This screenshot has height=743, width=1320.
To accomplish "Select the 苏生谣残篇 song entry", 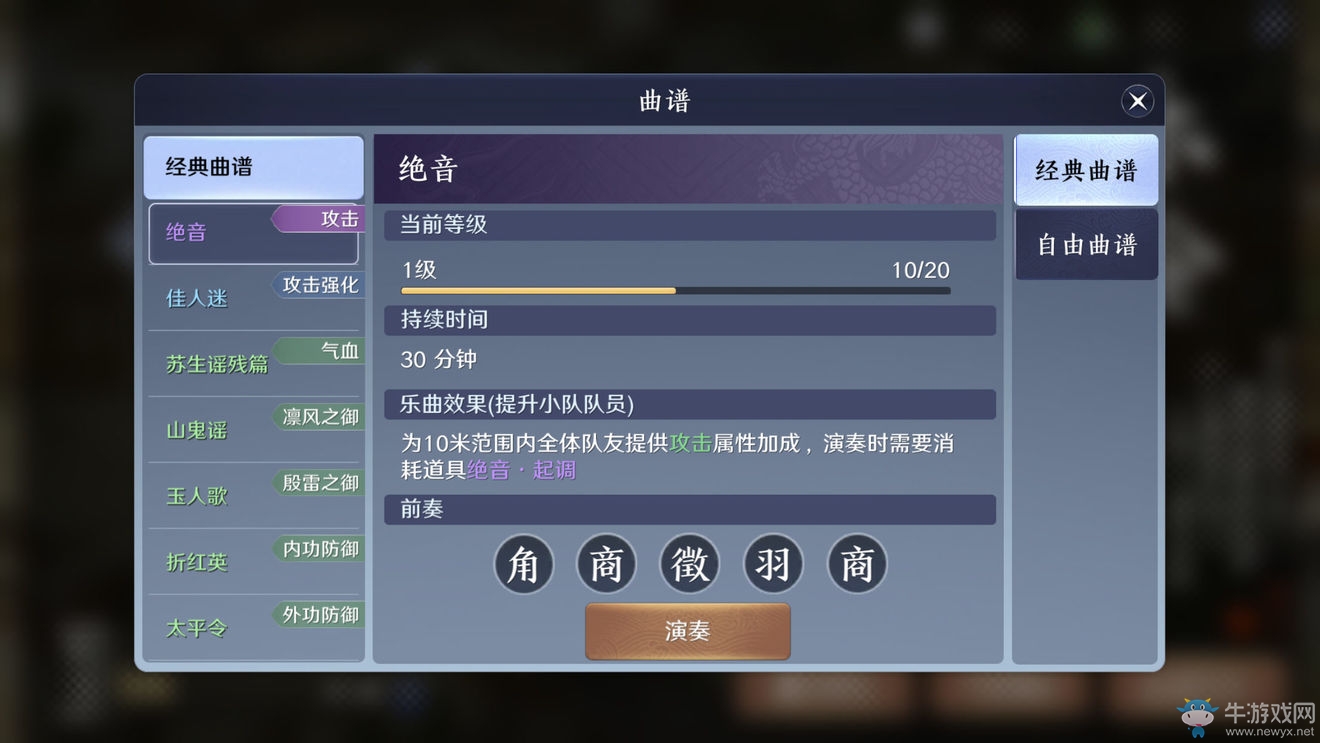I will click(x=216, y=364).
